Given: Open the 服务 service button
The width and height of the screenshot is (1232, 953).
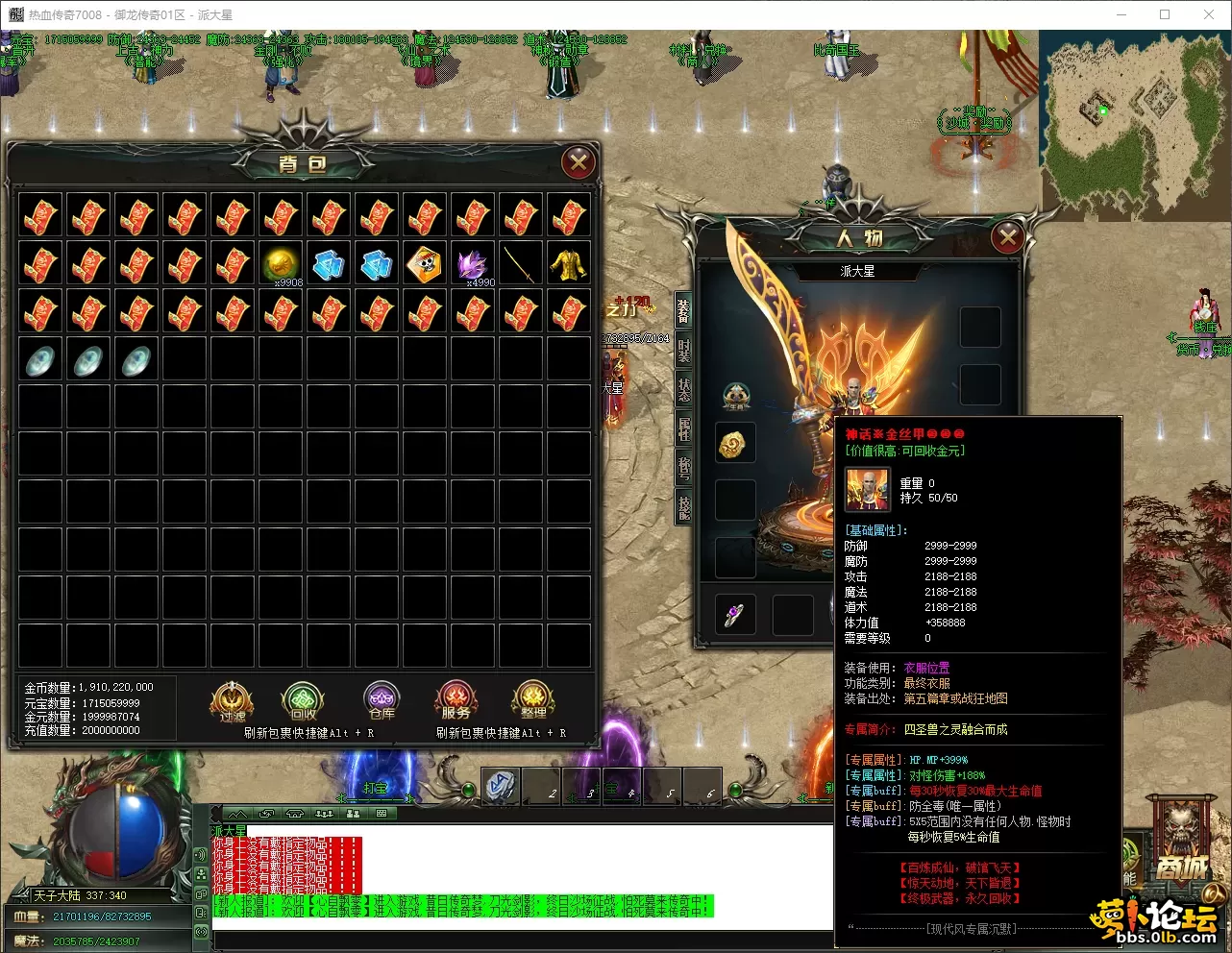Looking at the screenshot, I should (x=456, y=702).
